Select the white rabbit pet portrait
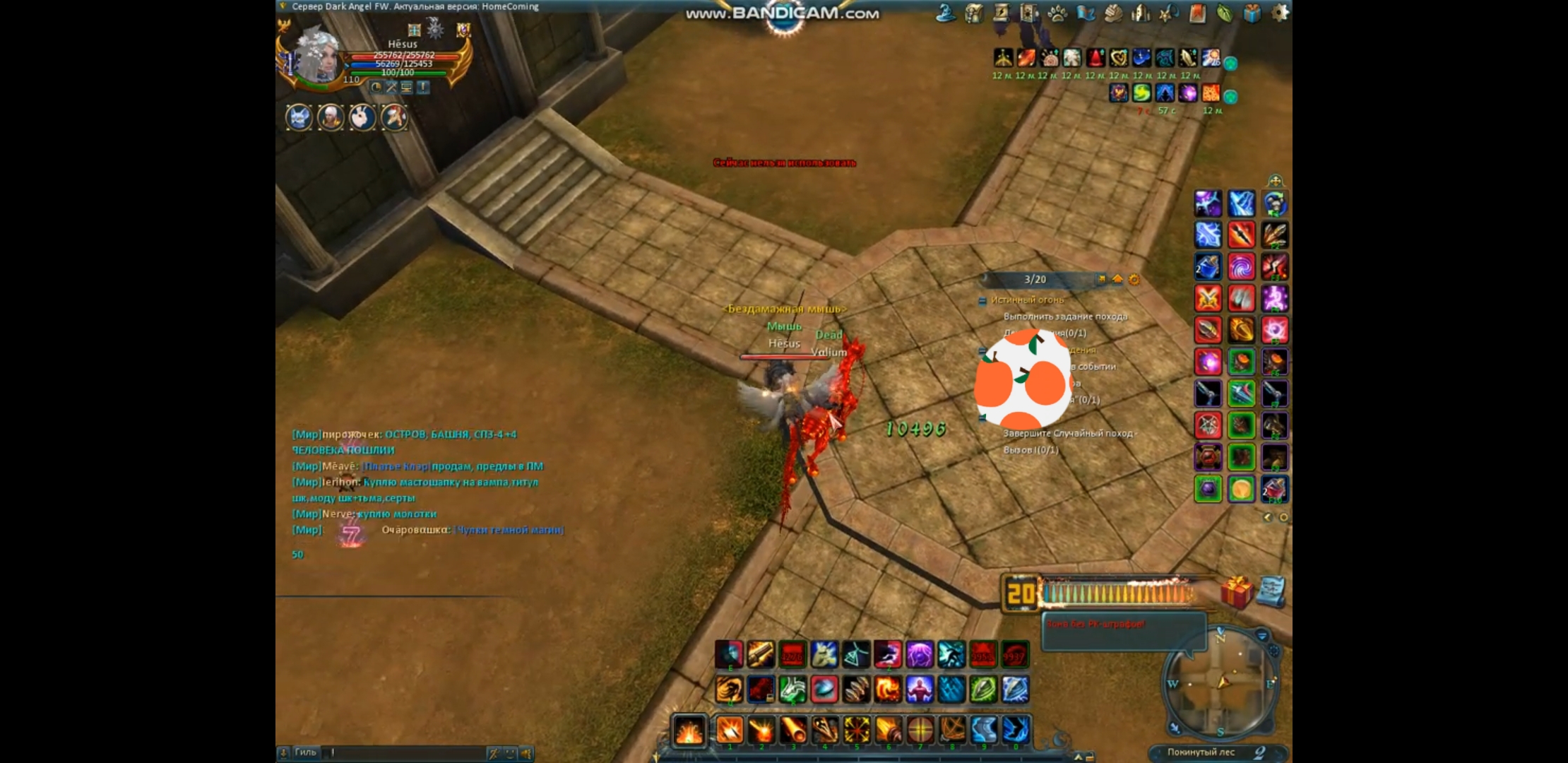This screenshot has height=763, width=1568. coord(362,117)
